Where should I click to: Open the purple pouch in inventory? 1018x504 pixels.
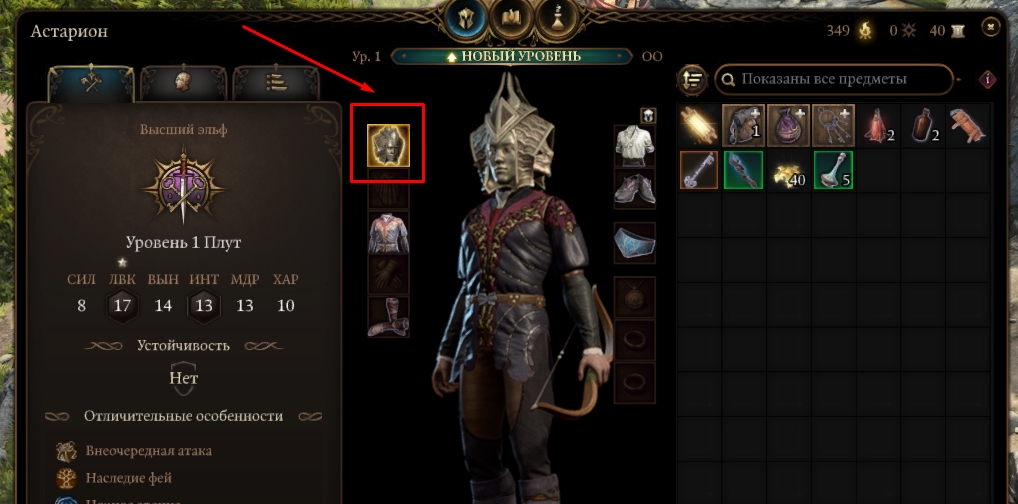point(787,125)
